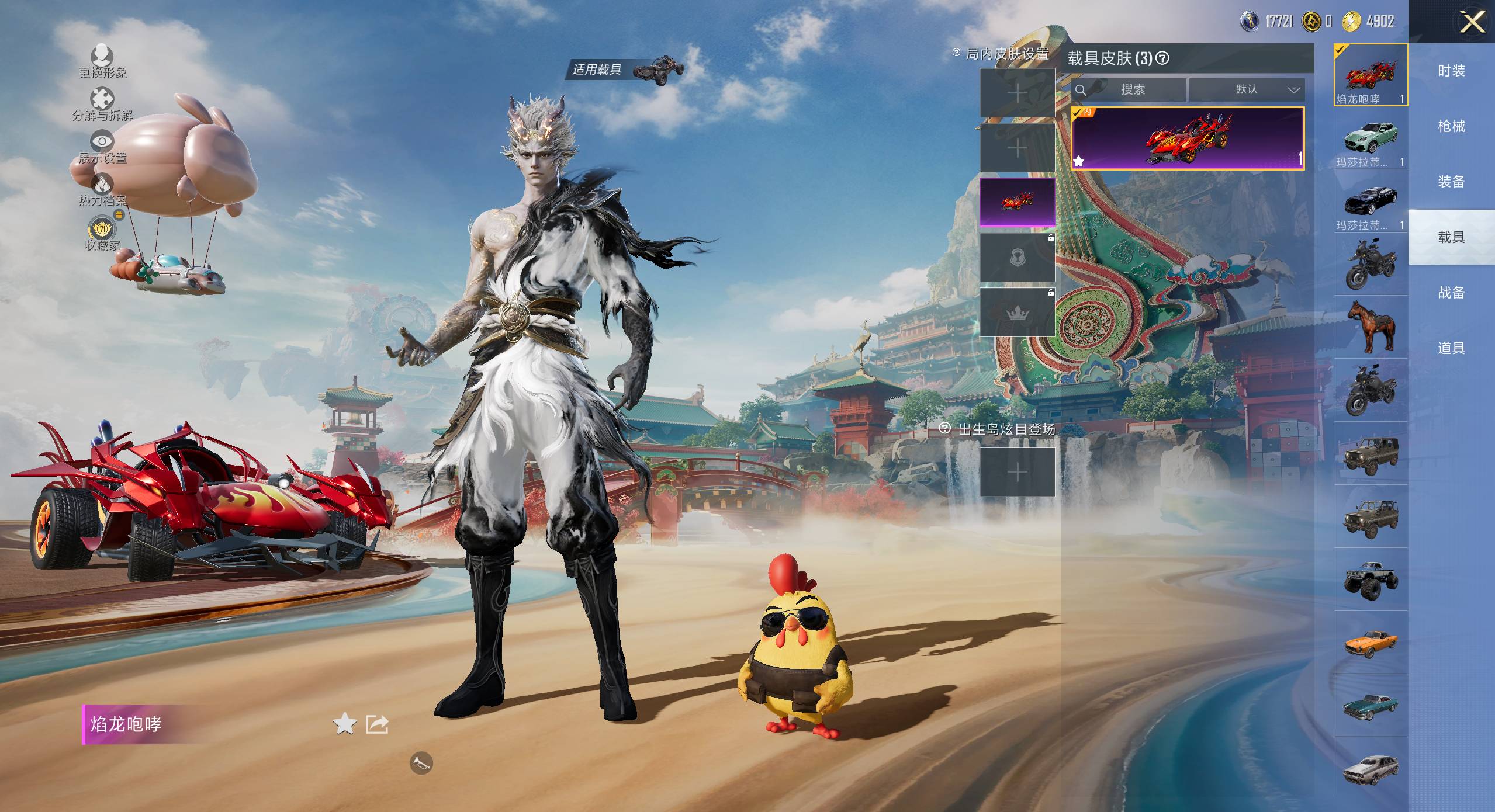
Task: Open the 道具 items tab
Action: [x=1451, y=348]
